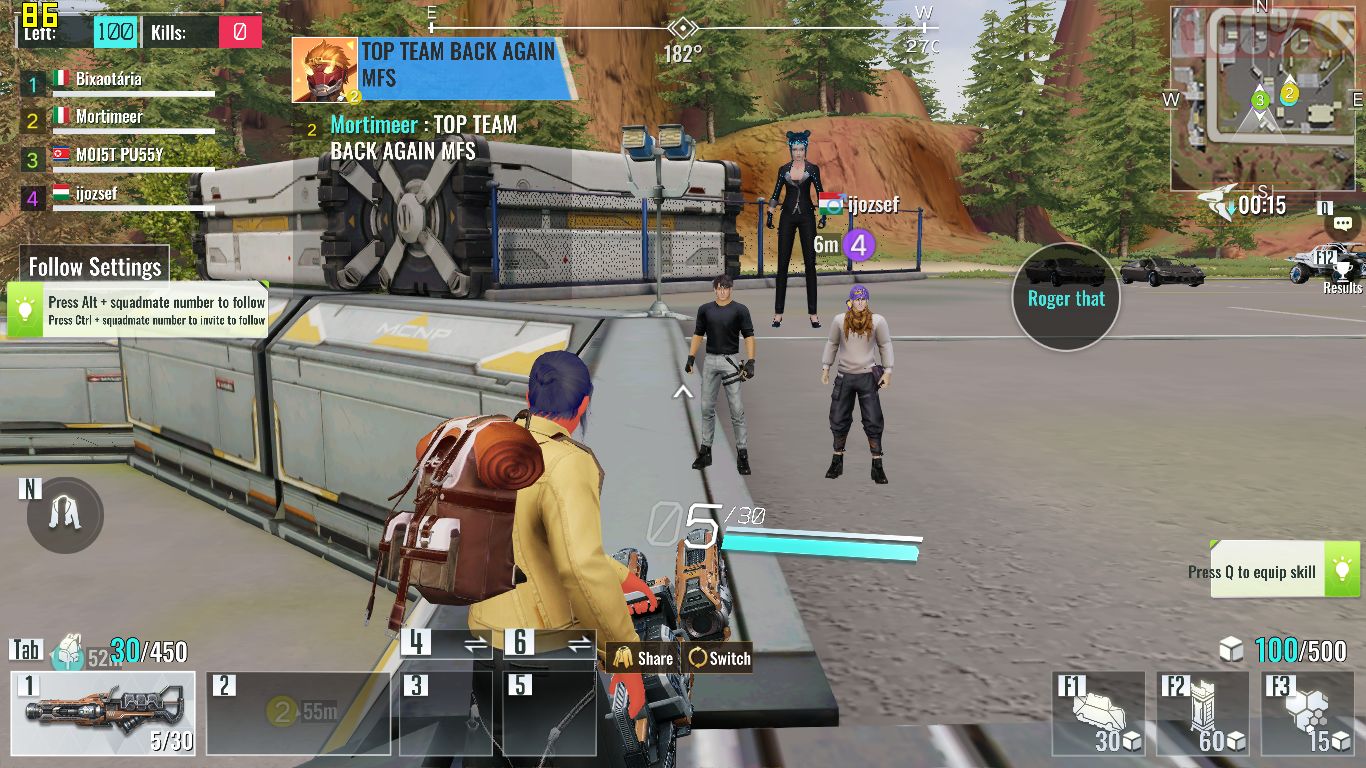Click the Switch button
Screen dimensions: 1366x768
click(x=719, y=658)
